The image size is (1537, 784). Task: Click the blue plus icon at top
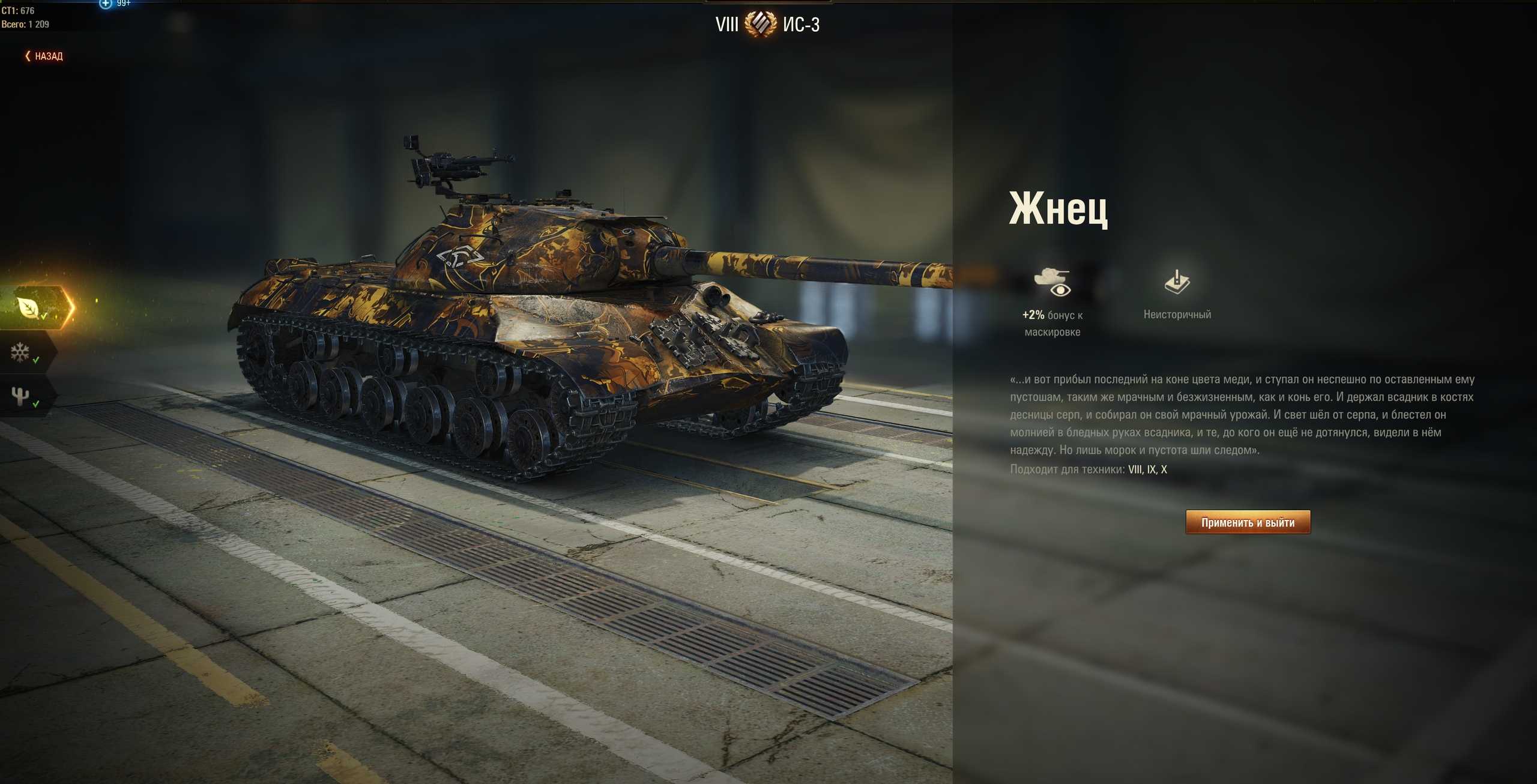pos(106,4)
